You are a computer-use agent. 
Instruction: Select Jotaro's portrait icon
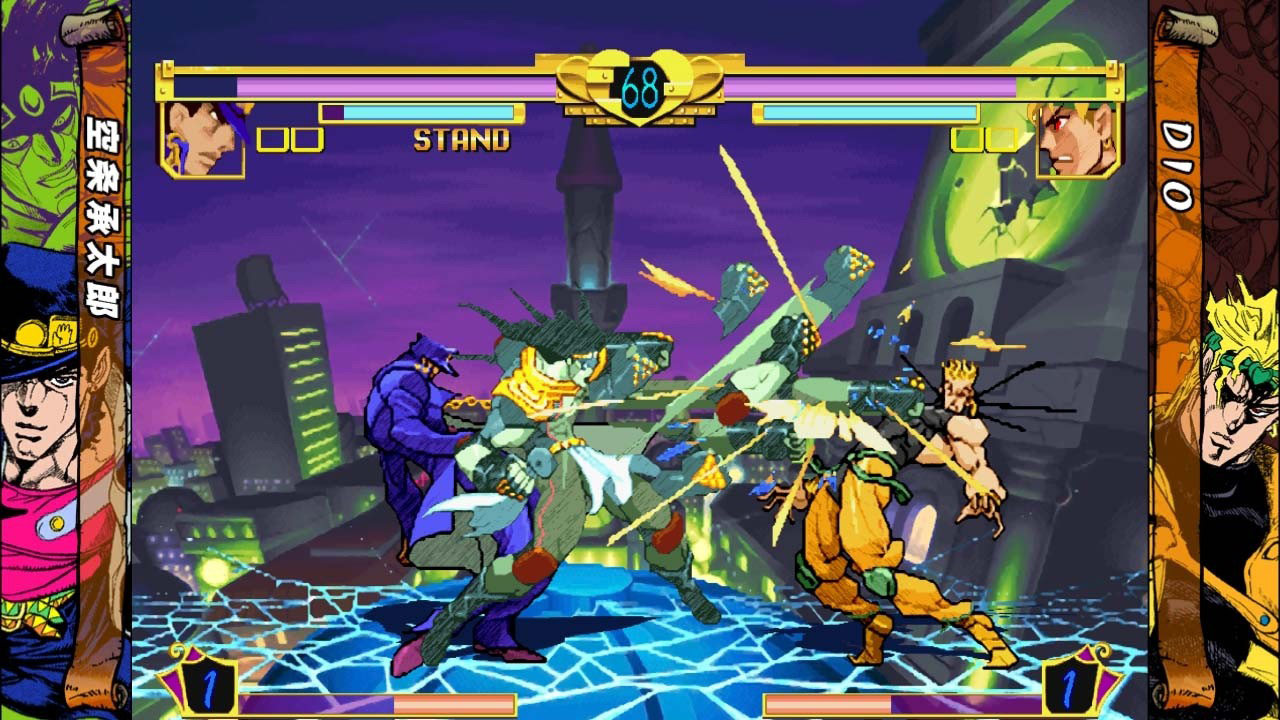202,137
